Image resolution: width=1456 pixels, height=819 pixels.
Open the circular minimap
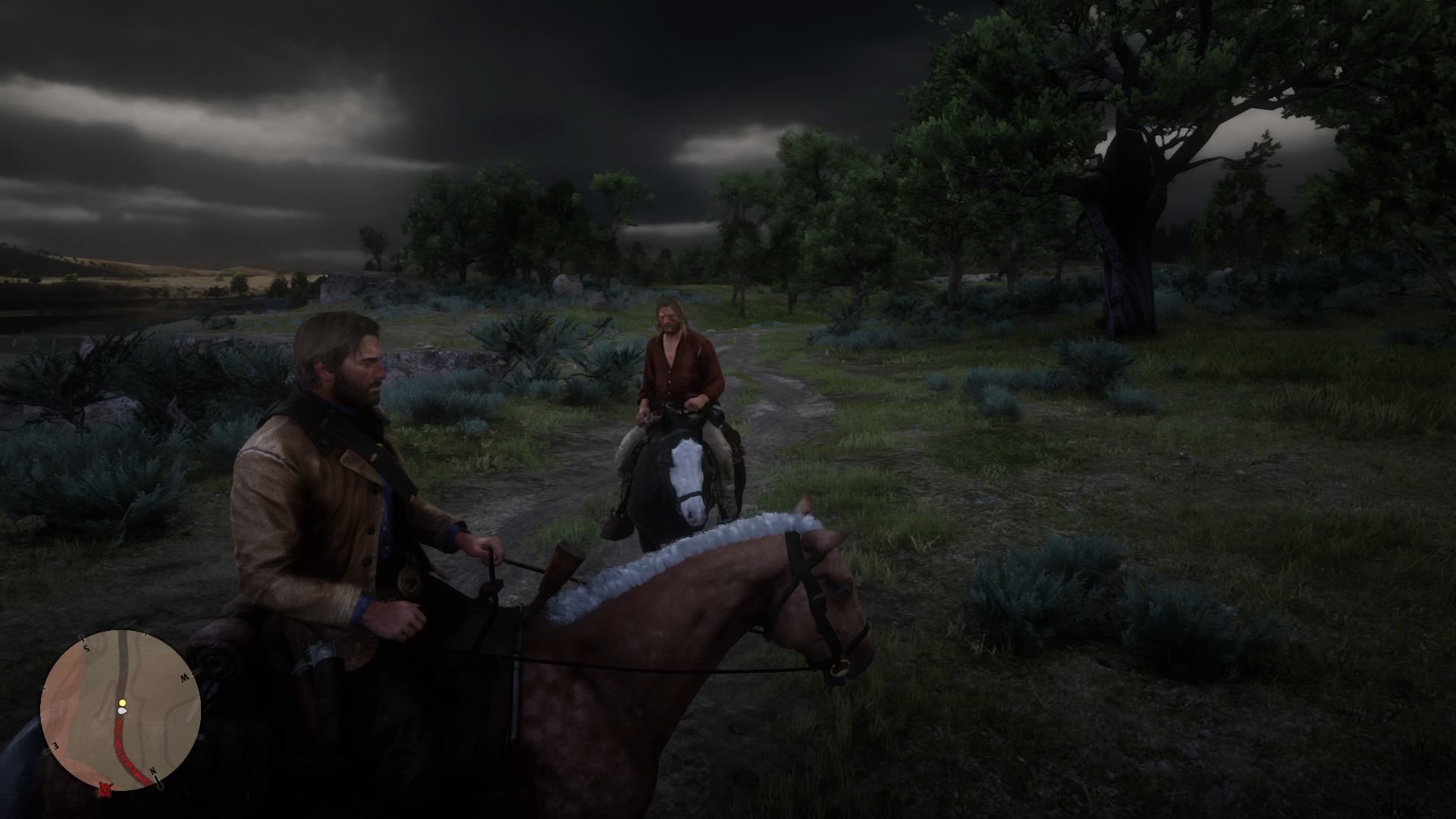click(x=120, y=711)
